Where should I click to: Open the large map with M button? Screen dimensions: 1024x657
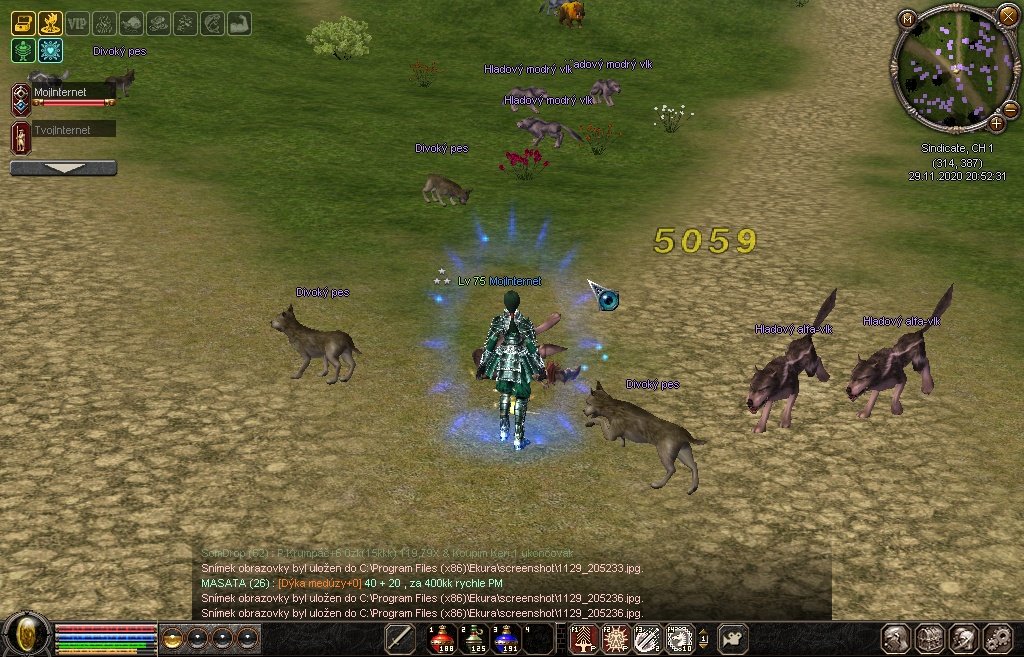[x=907, y=18]
